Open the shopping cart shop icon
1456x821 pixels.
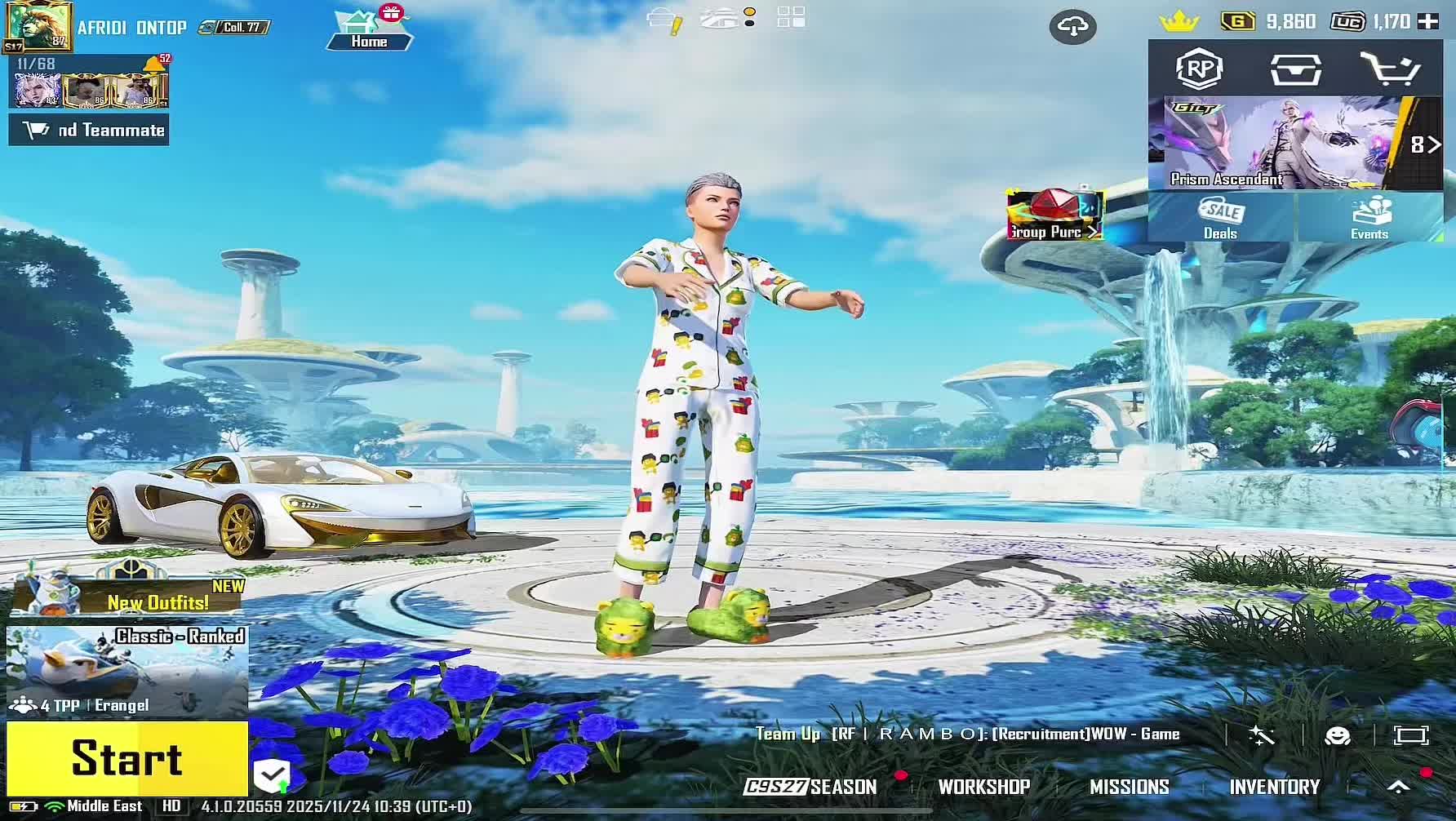(1391, 69)
